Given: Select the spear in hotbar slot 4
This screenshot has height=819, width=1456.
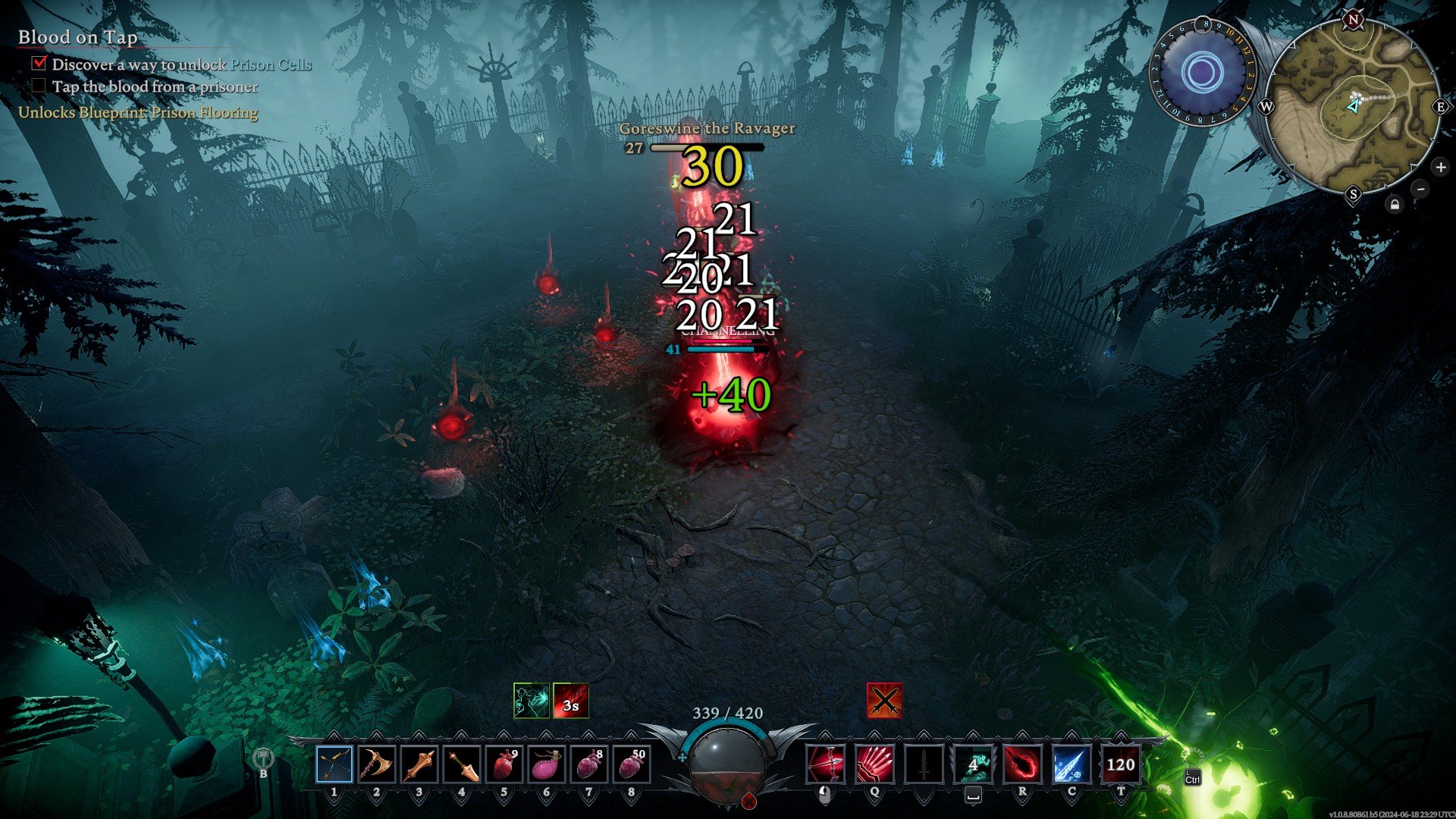Looking at the screenshot, I should pos(461,764).
